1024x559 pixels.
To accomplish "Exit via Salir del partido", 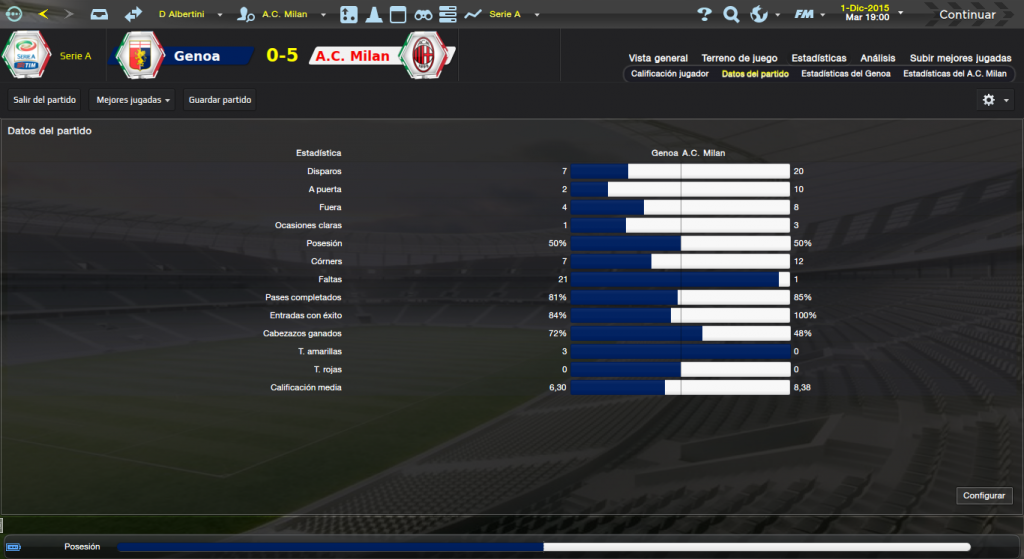I will [x=44, y=100].
